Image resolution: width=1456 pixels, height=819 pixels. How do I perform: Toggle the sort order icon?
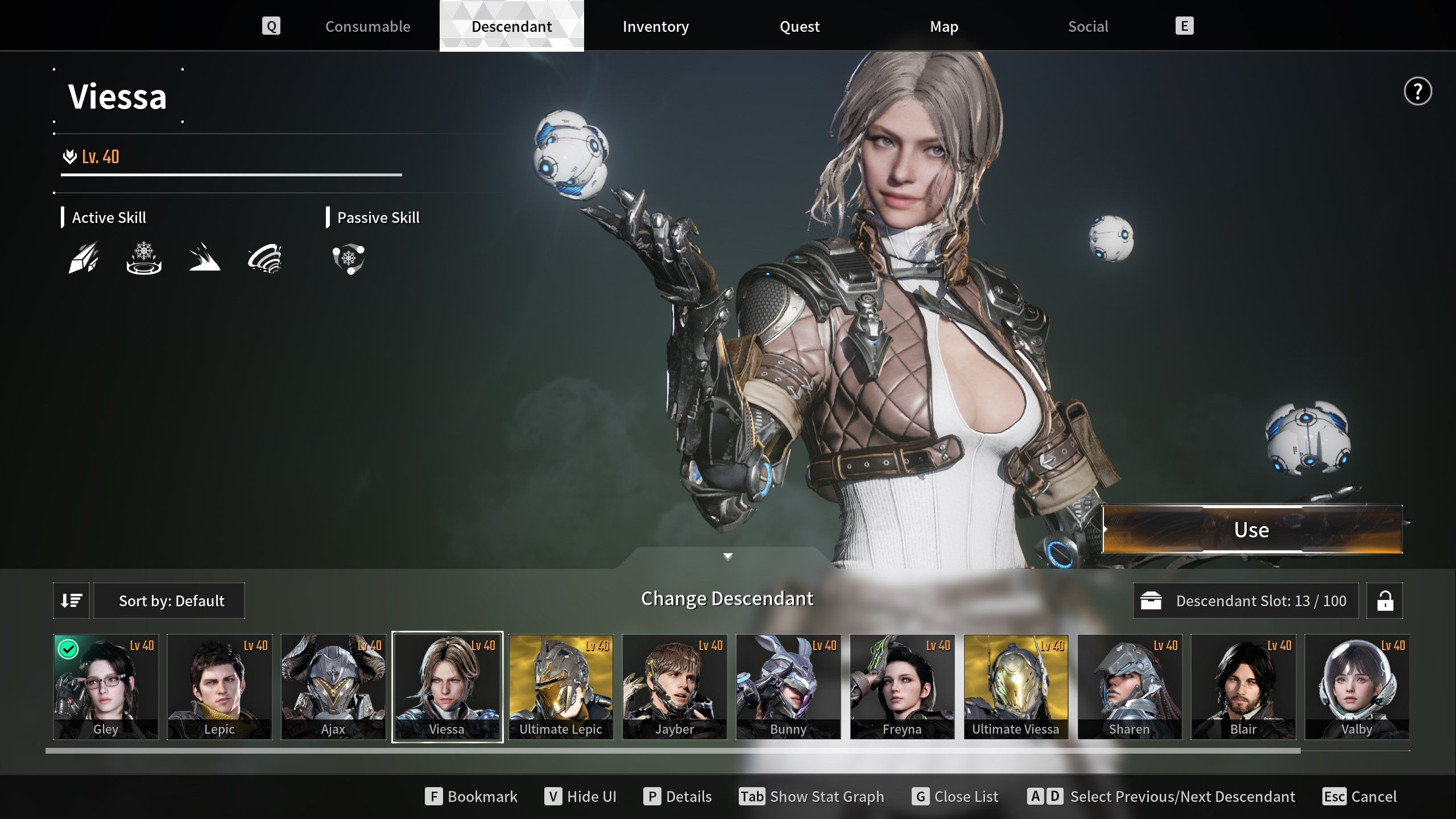(x=71, y=601)
